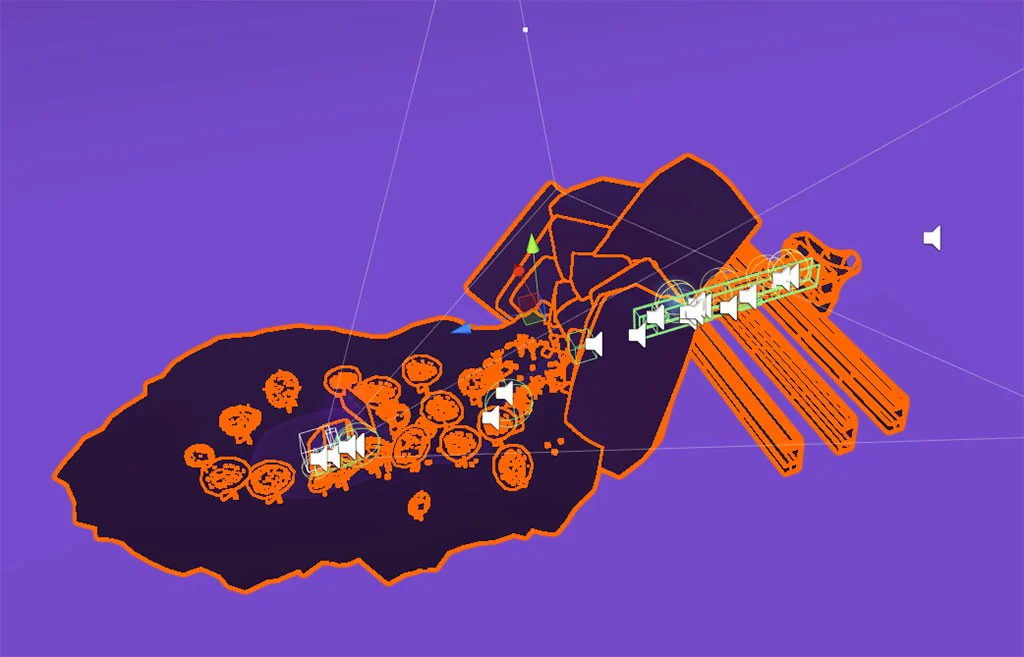Image resolution: width=1024 pixels, height=657 pixels.
Task: Select the isolated speaker icon on the far right
Action: coord(932,238)
